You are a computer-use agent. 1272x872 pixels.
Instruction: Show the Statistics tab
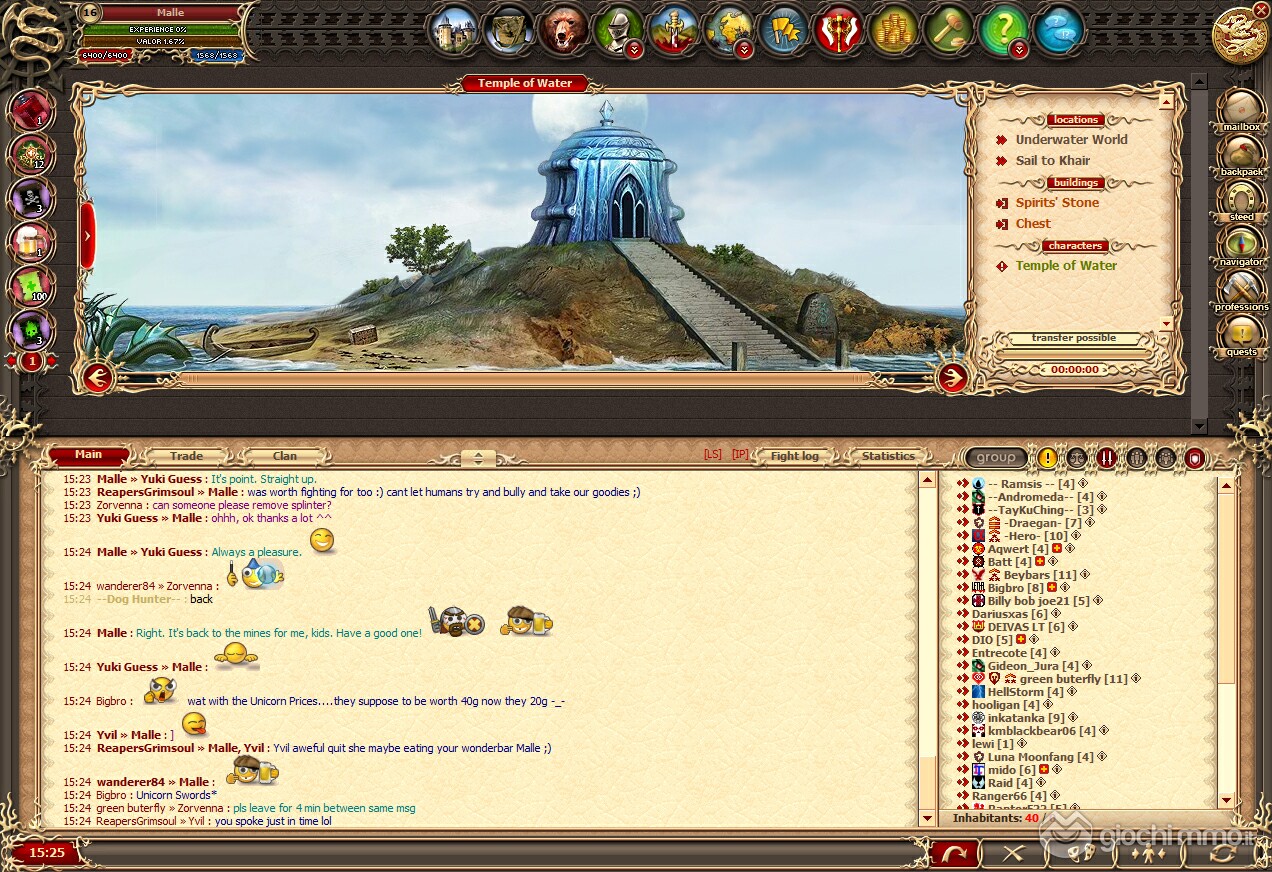pos(888,456)
